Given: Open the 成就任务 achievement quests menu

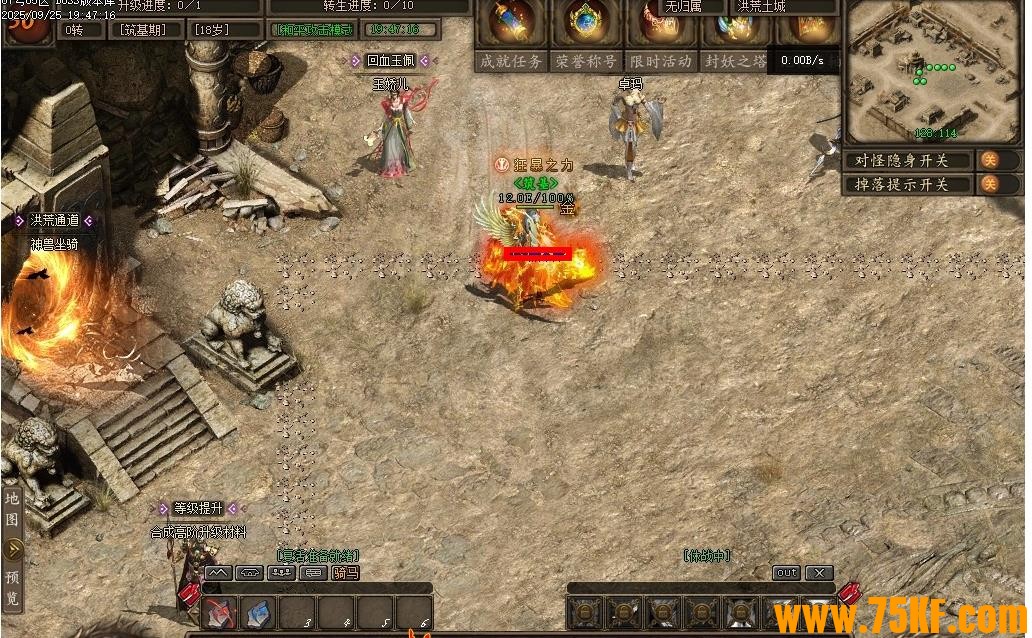Looking at the screenshot, I should point(511,61).
